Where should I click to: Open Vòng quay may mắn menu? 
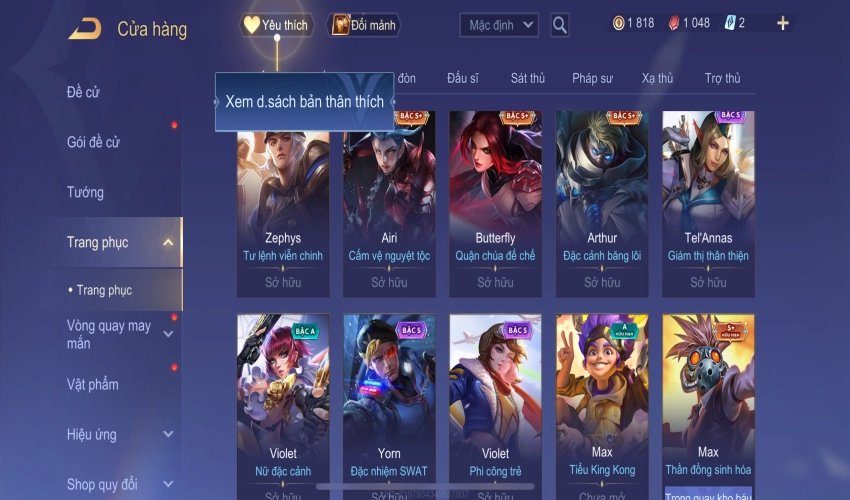110,334
